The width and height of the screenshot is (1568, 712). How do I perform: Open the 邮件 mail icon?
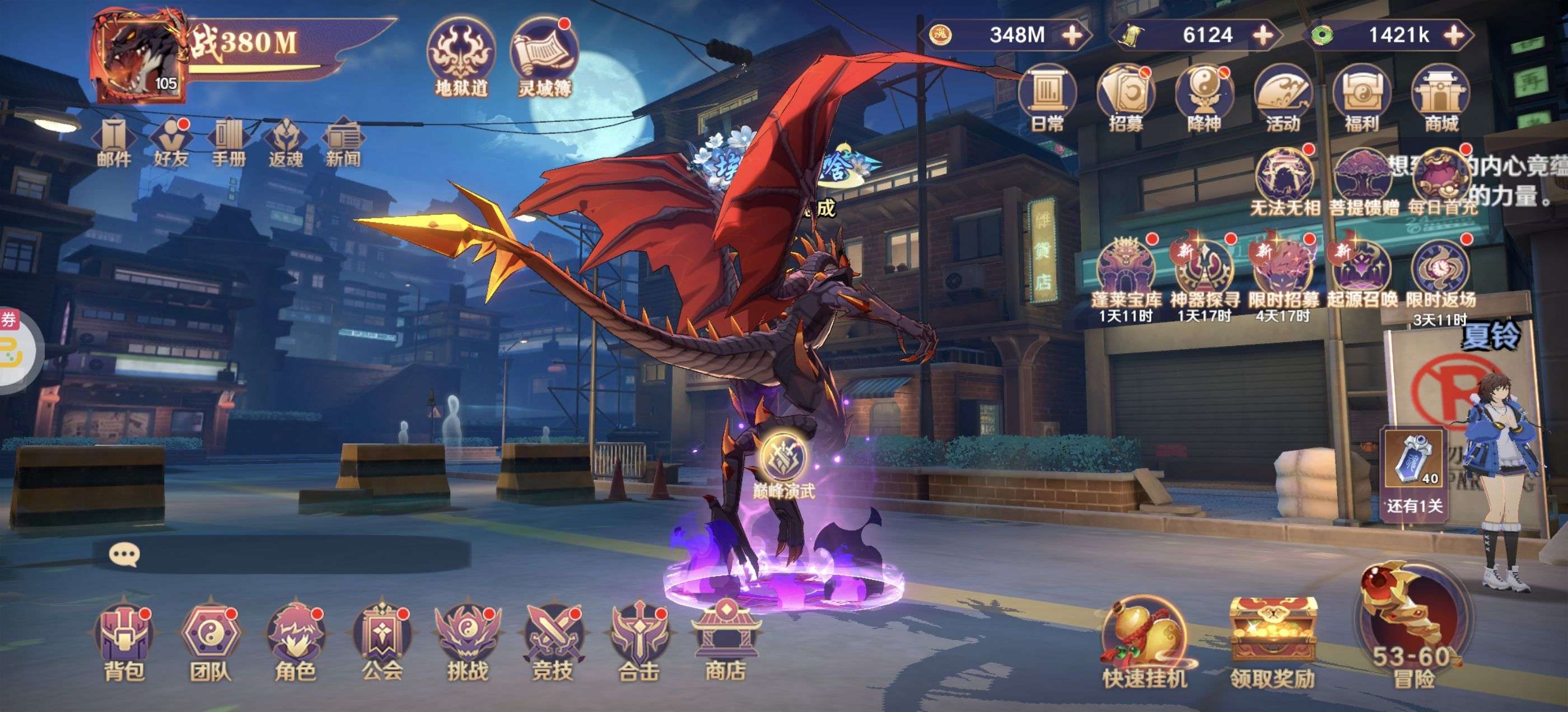[x=114, y=142]
